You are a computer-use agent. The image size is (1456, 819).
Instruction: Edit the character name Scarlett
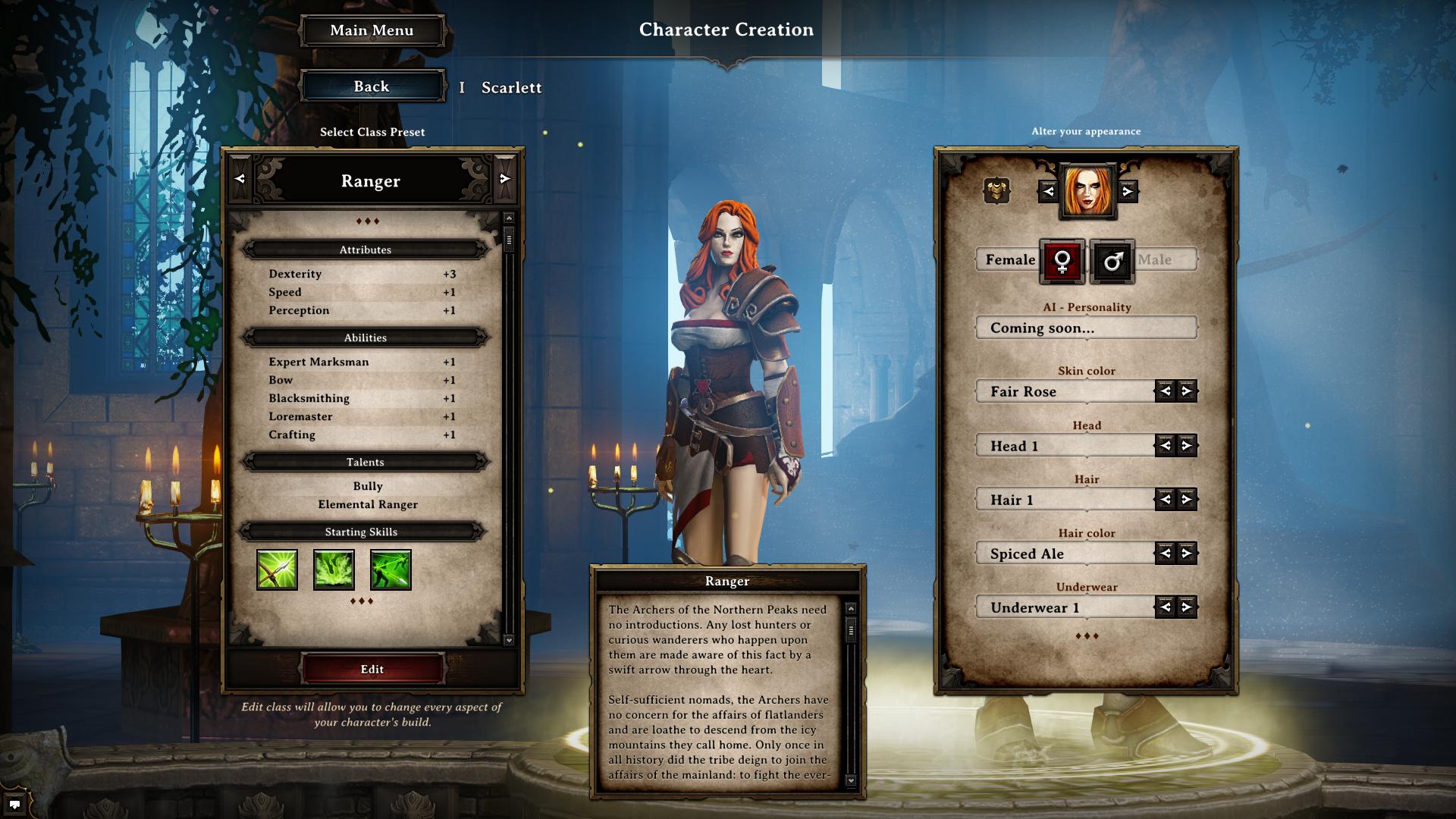pyautogui.click(x=511, y=88)
